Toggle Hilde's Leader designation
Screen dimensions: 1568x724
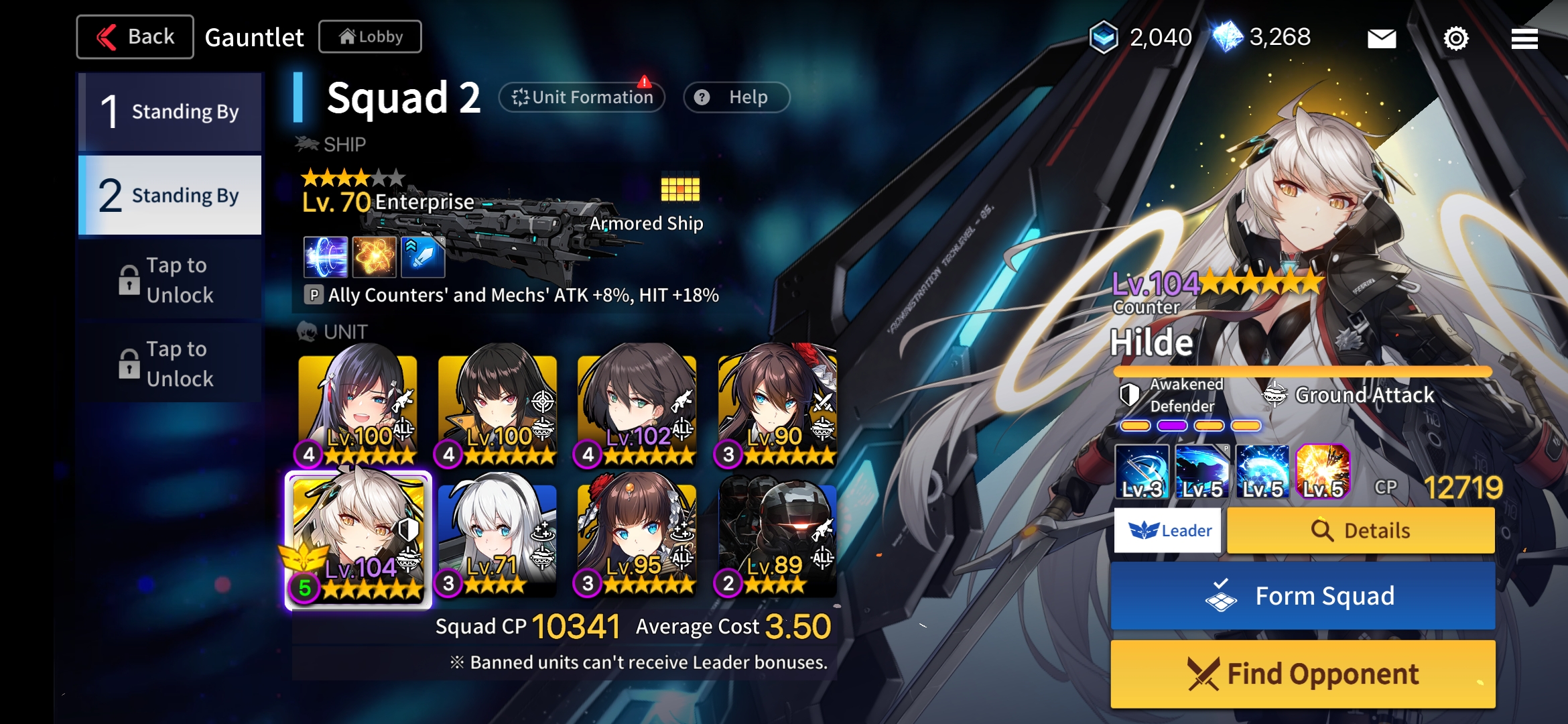[1167, 530]
